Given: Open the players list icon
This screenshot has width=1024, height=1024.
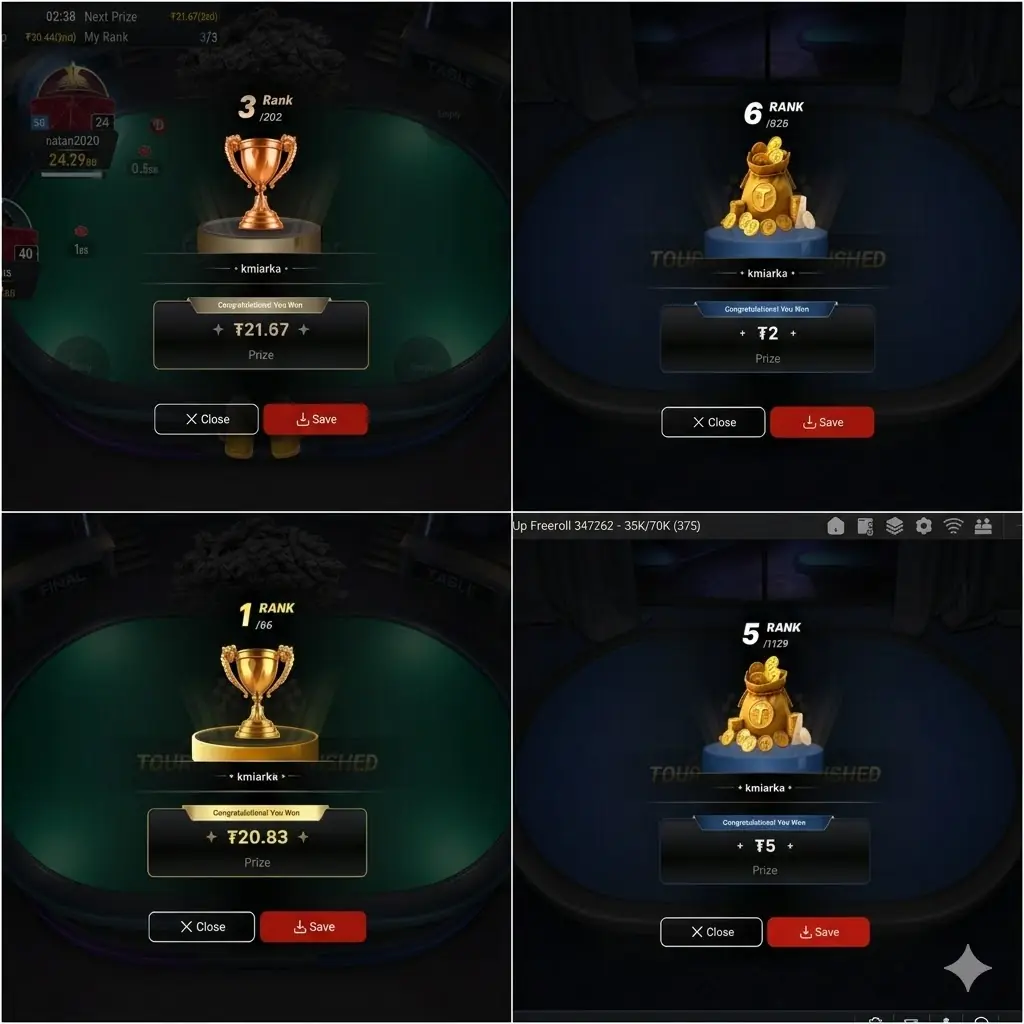Looking at the screenshot, I should 982,526.
